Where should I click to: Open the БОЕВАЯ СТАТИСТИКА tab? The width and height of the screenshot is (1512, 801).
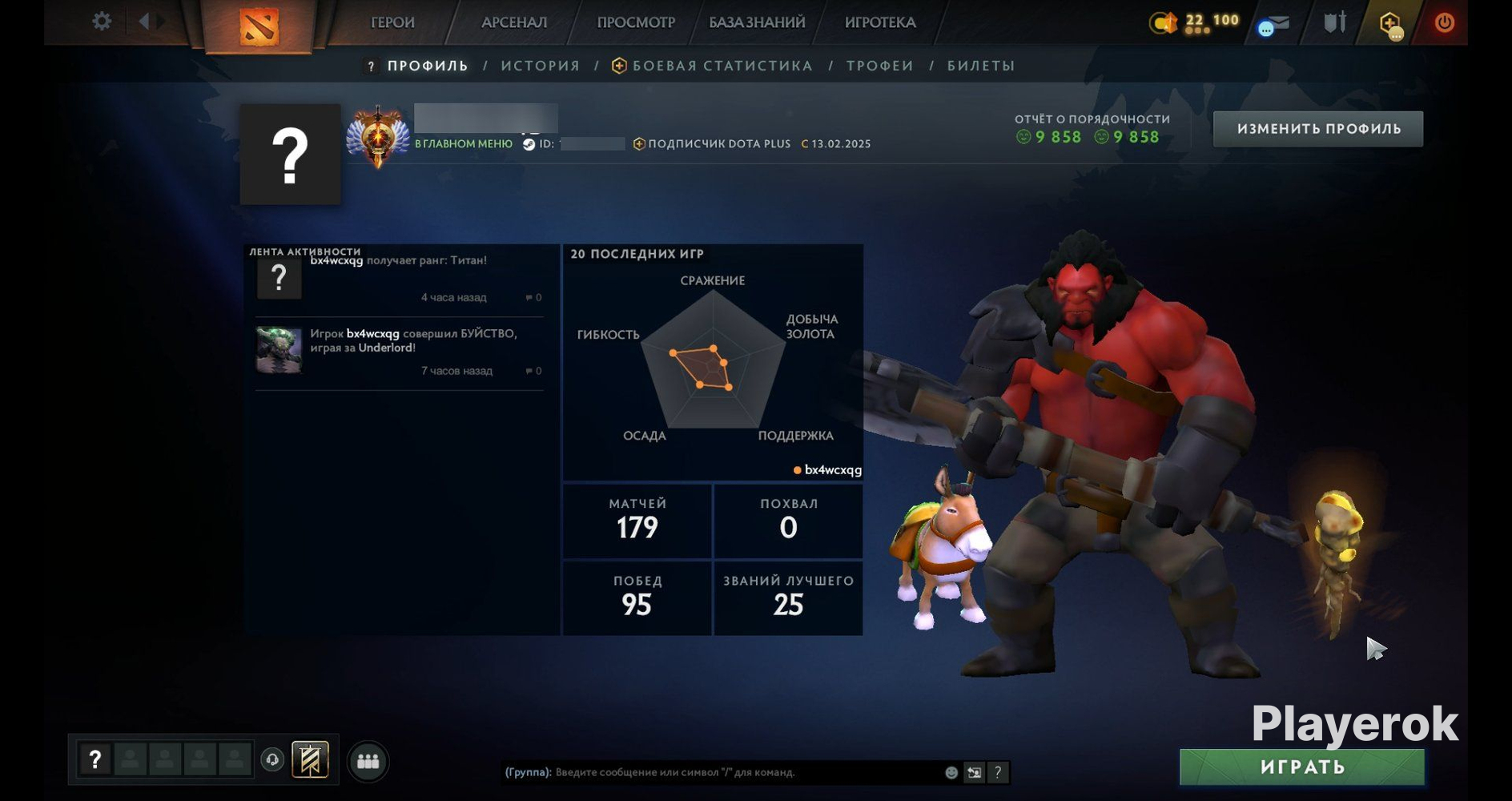click(722, 66)
